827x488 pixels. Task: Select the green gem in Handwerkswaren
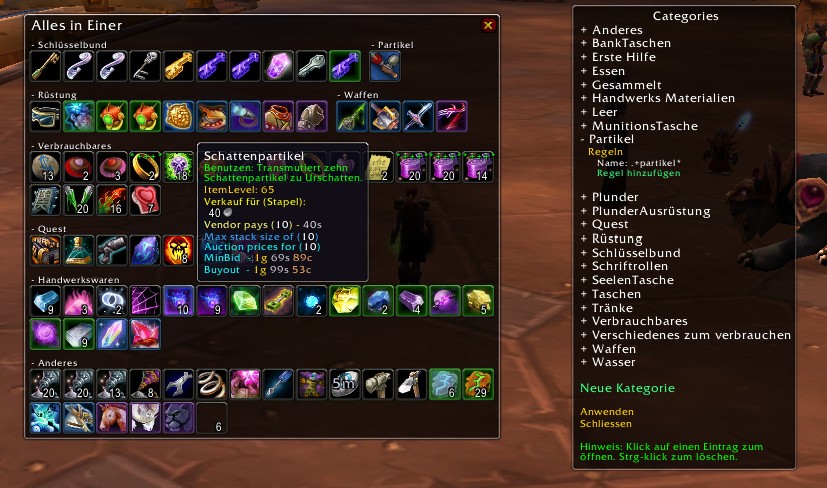click(x=243, y=300)
